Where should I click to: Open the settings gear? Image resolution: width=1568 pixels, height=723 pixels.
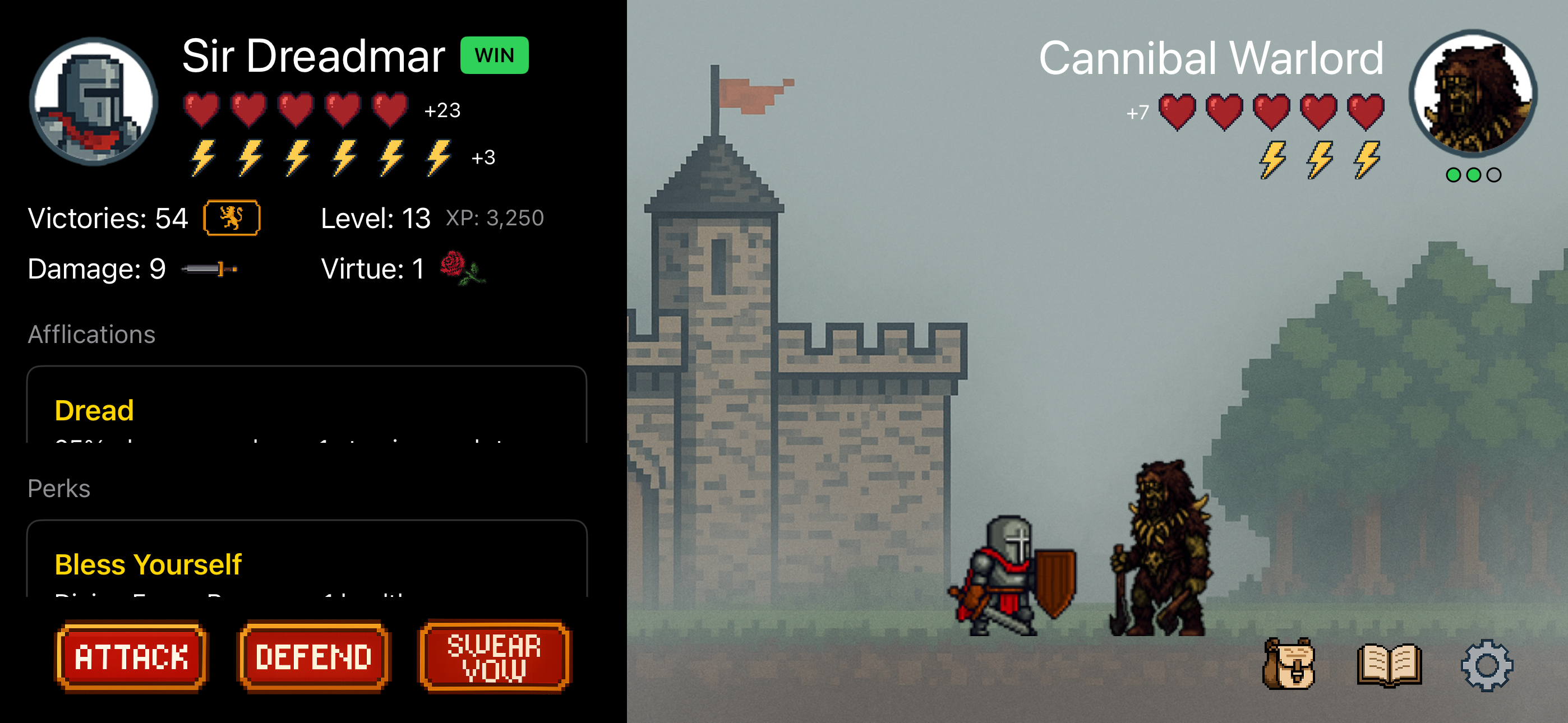pyautogui.click(x=1489, y=666)
